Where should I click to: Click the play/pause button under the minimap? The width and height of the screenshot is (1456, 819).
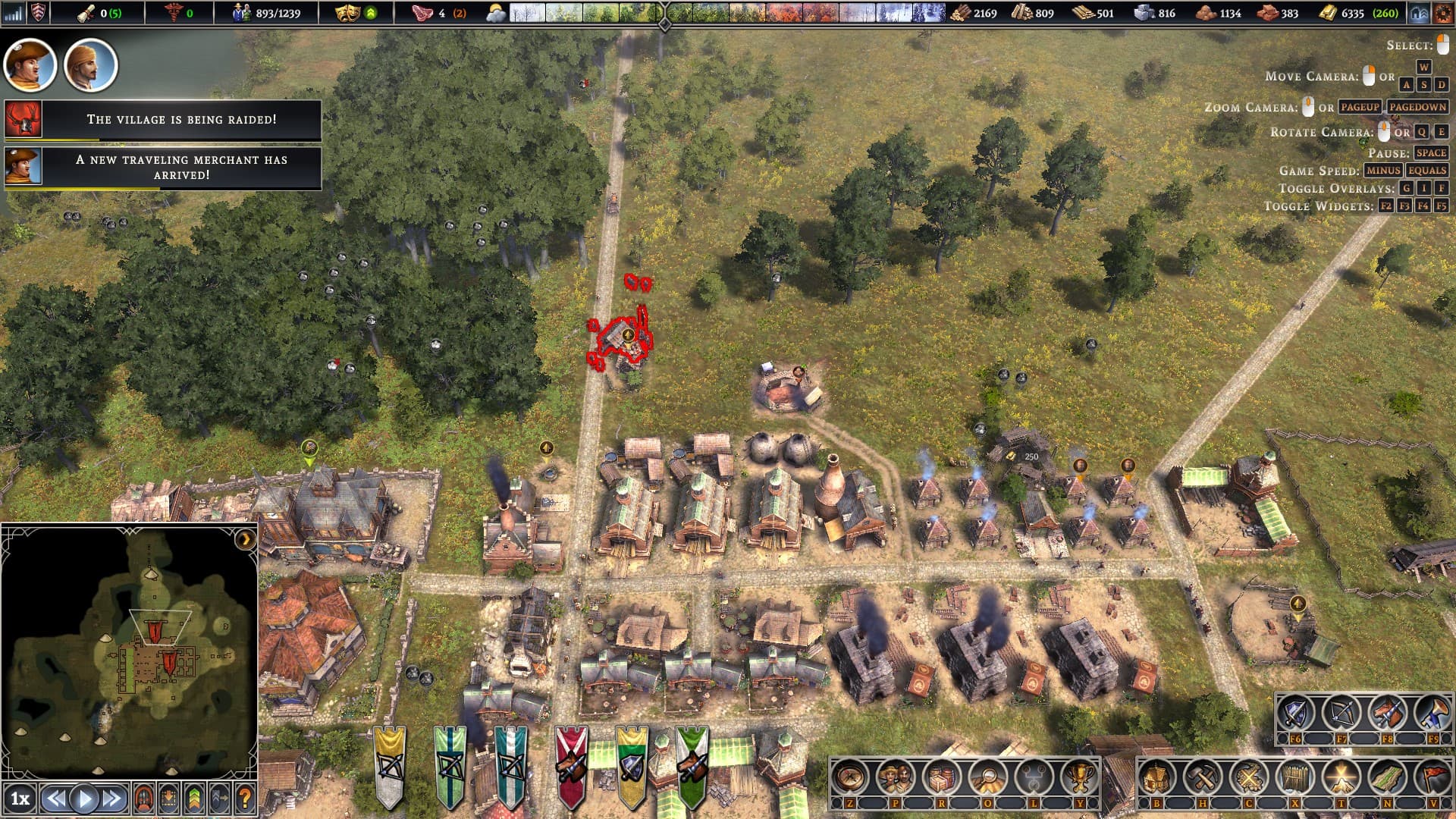pos(84,798)
